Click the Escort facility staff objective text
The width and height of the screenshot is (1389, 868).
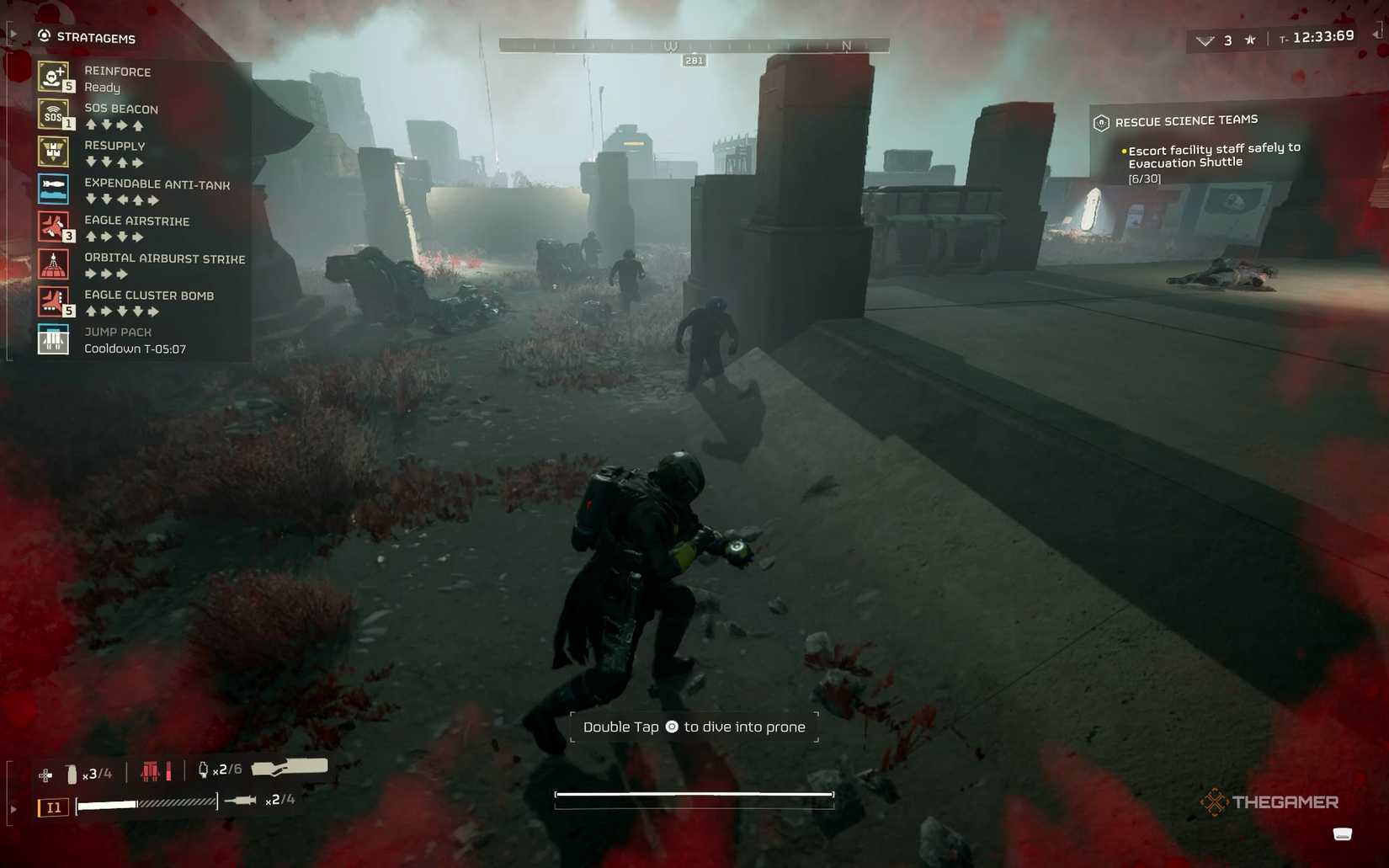(x=1214, y=155)
